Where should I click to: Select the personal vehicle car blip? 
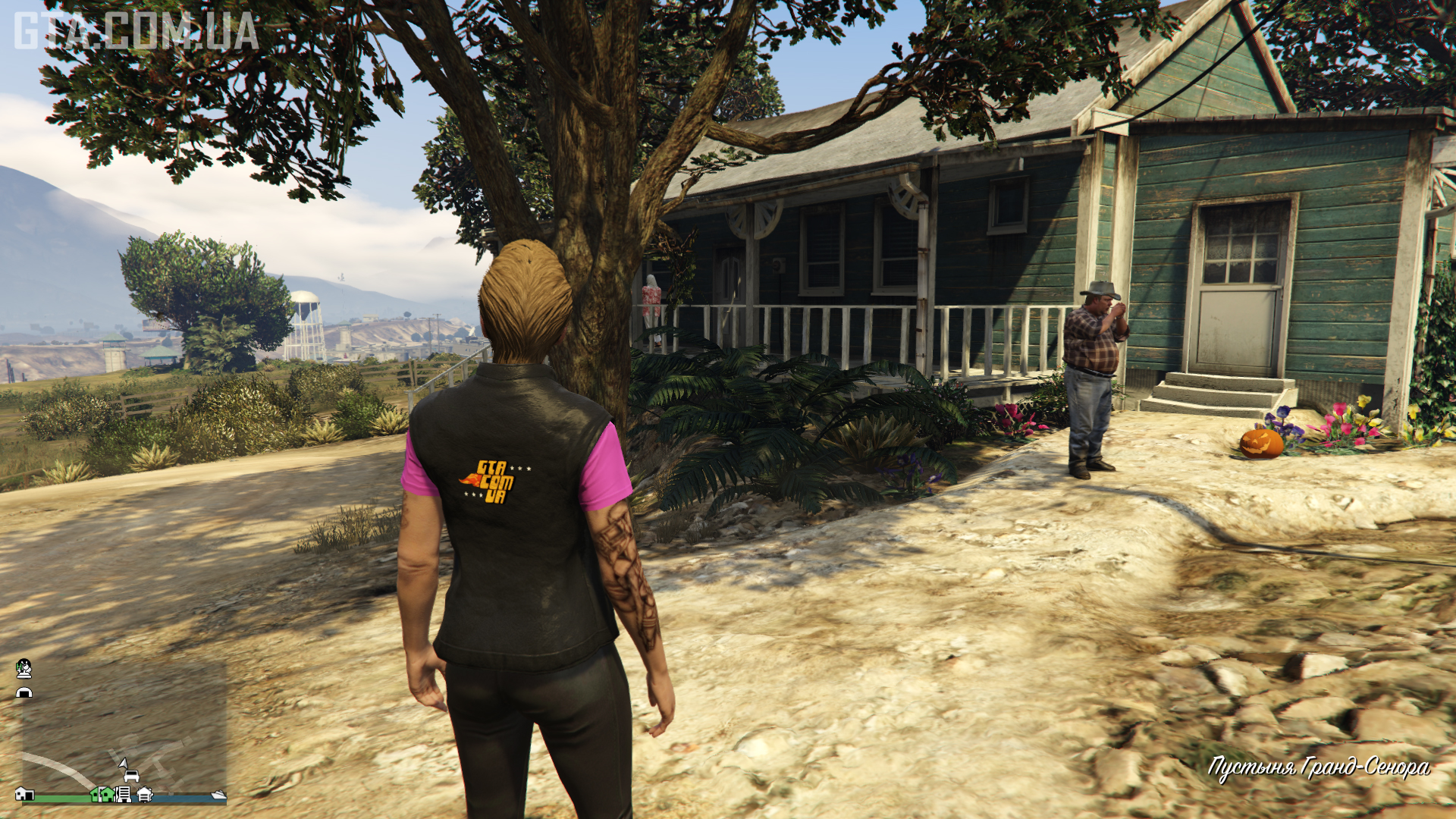(x=131, y=776)
